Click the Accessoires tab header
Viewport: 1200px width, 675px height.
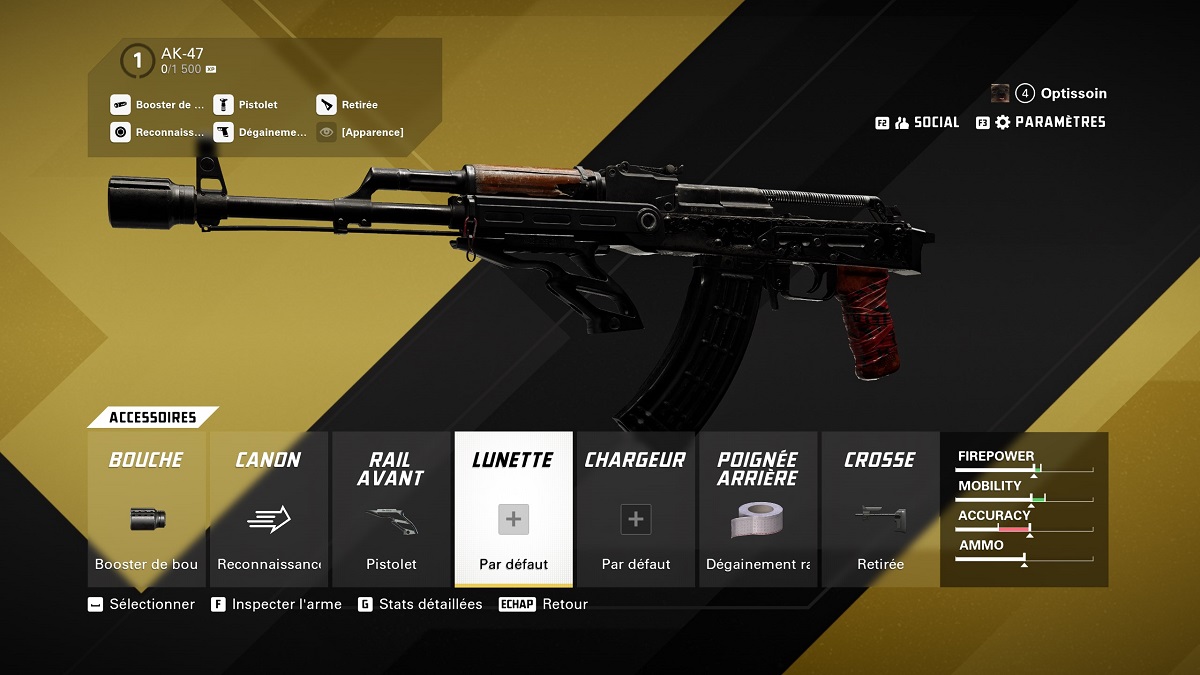(x=152, y=417)
